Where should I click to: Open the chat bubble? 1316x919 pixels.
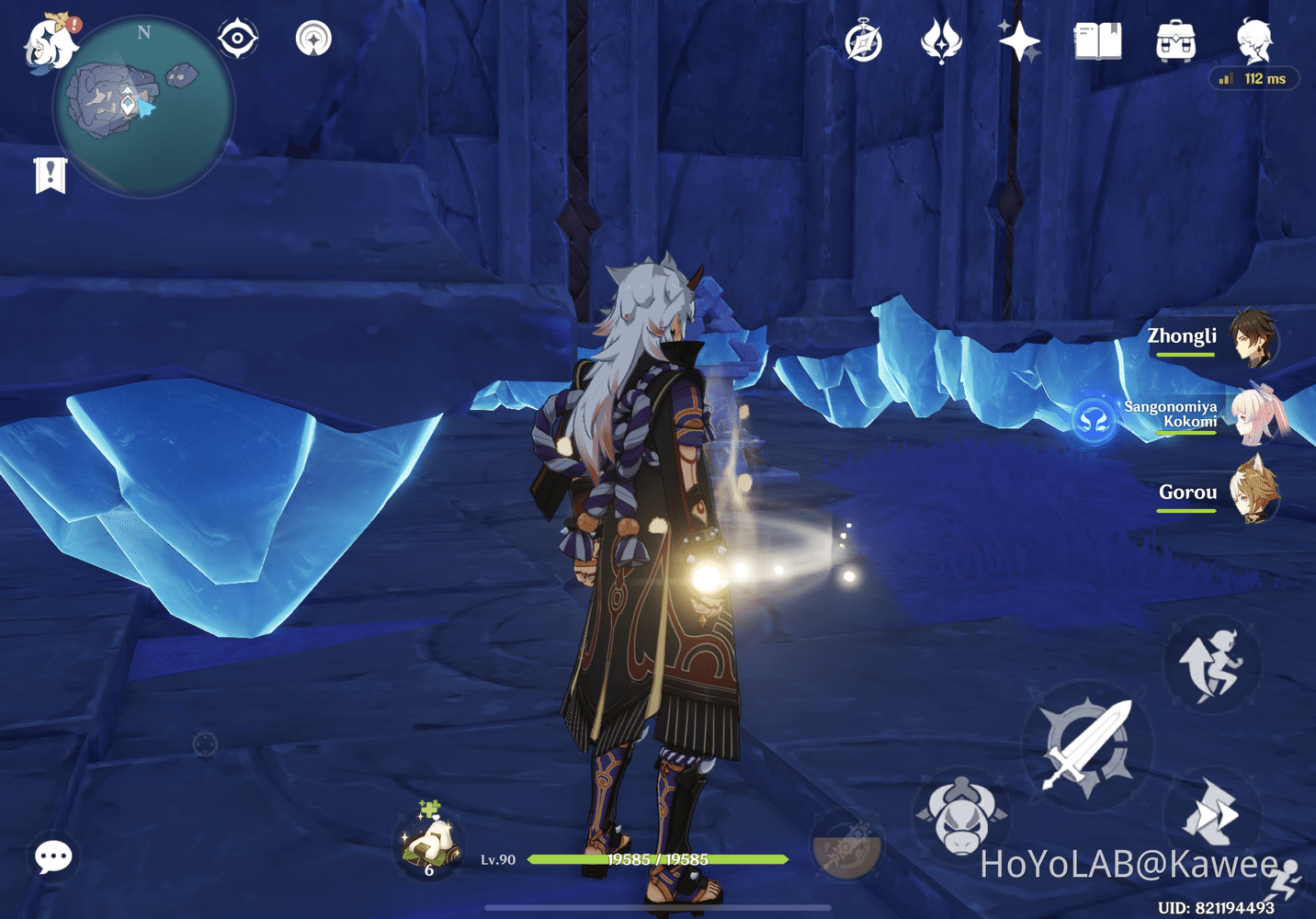point(53,856)
